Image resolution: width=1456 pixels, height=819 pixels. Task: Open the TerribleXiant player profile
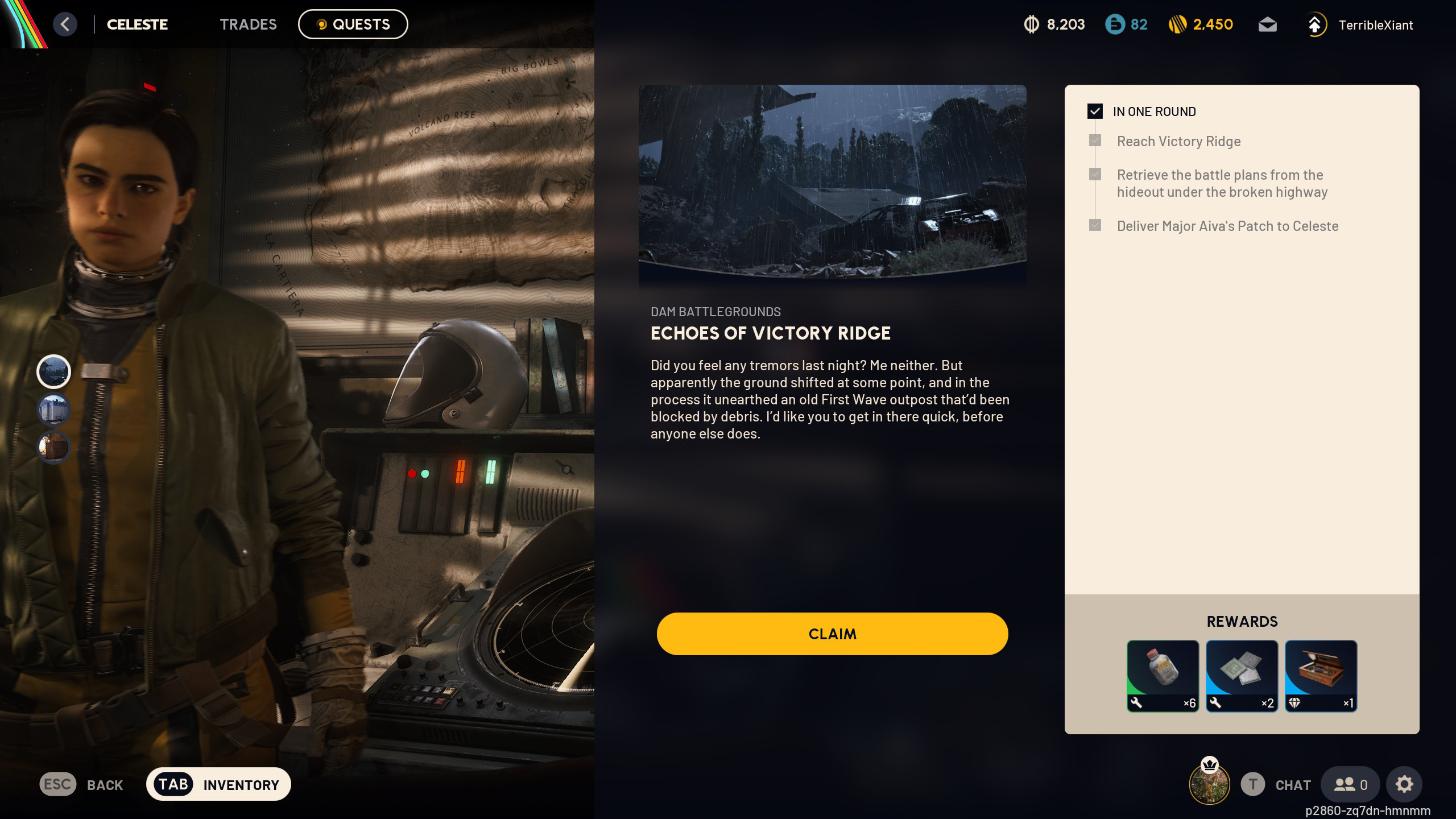click(1359, 25)
